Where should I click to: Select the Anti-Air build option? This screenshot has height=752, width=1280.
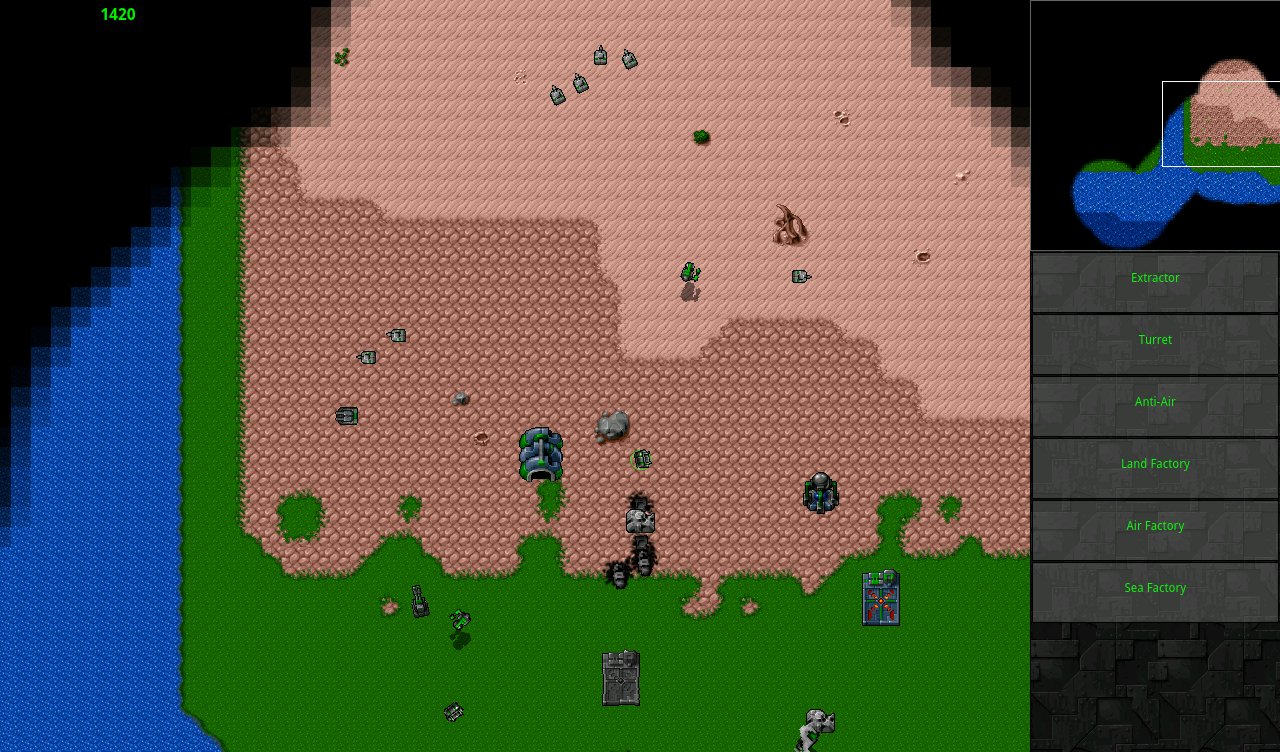pyautogui.click(x=1155, y=402)
